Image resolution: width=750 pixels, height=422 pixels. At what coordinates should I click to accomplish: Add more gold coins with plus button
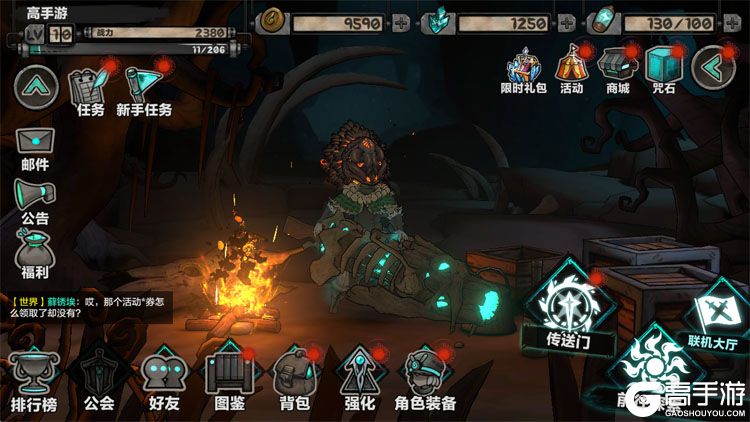point(401,22)
